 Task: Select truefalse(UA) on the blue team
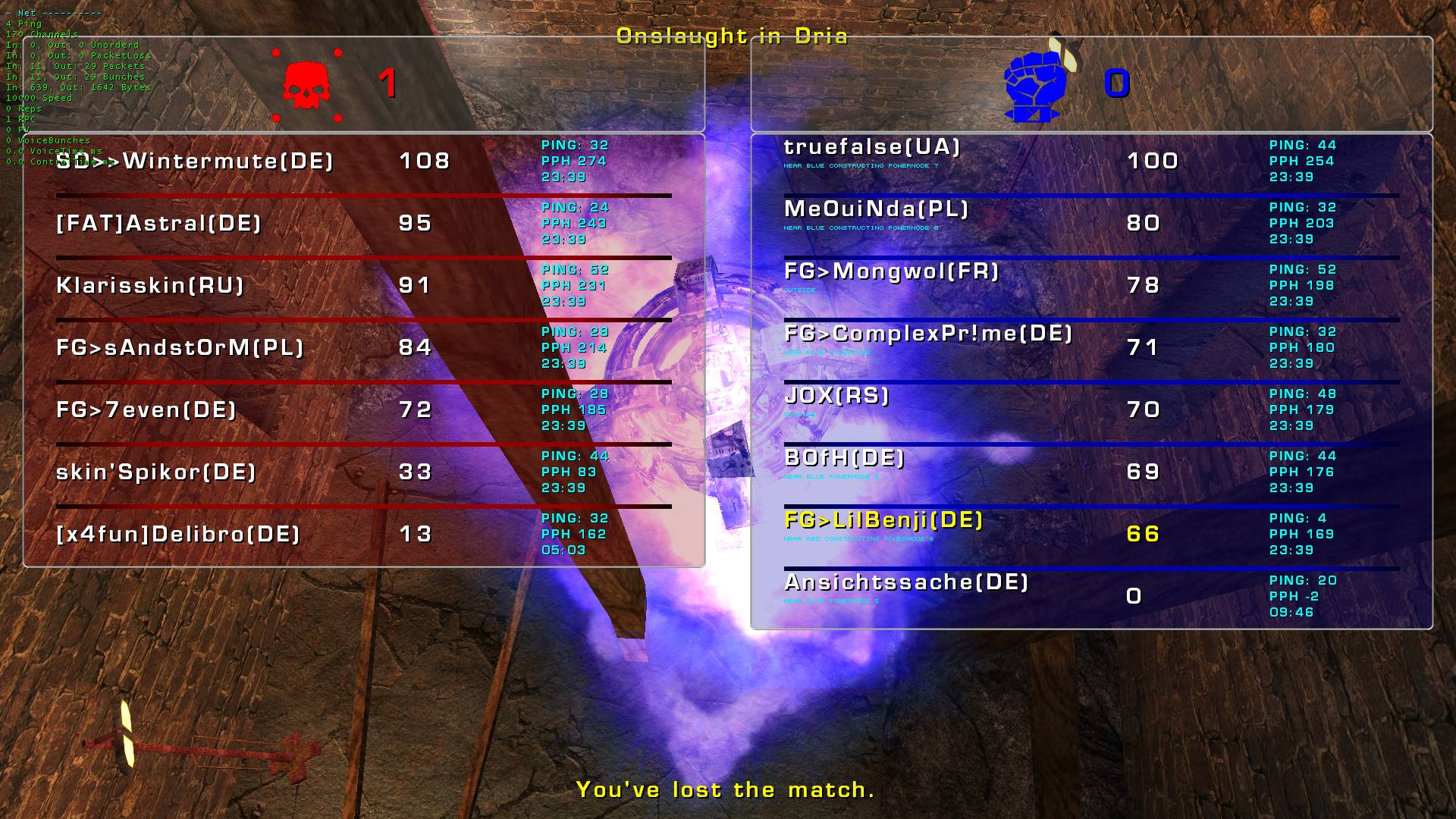[x=872, y=147]
